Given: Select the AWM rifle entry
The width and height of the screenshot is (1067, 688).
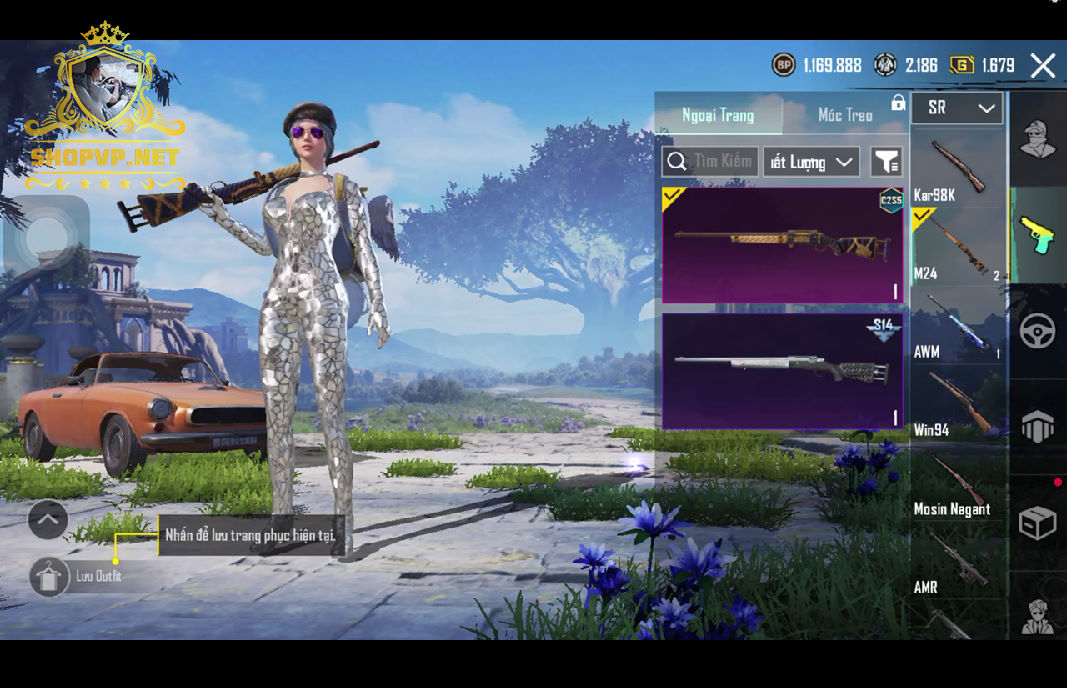Looking at the screenshot, I should coord(957,325).
